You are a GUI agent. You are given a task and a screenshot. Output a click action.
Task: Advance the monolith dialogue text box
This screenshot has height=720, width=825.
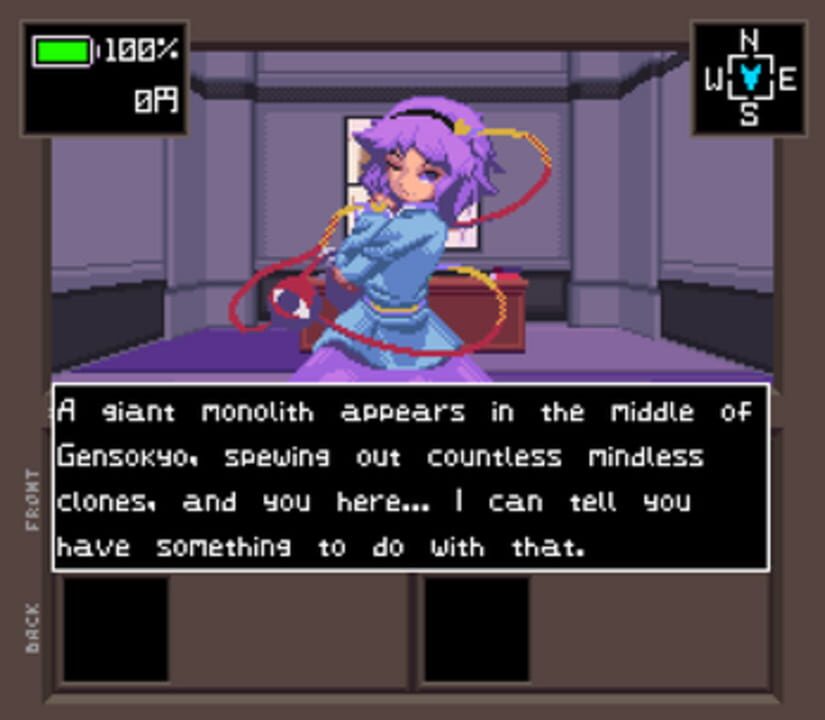pos(411,477)
